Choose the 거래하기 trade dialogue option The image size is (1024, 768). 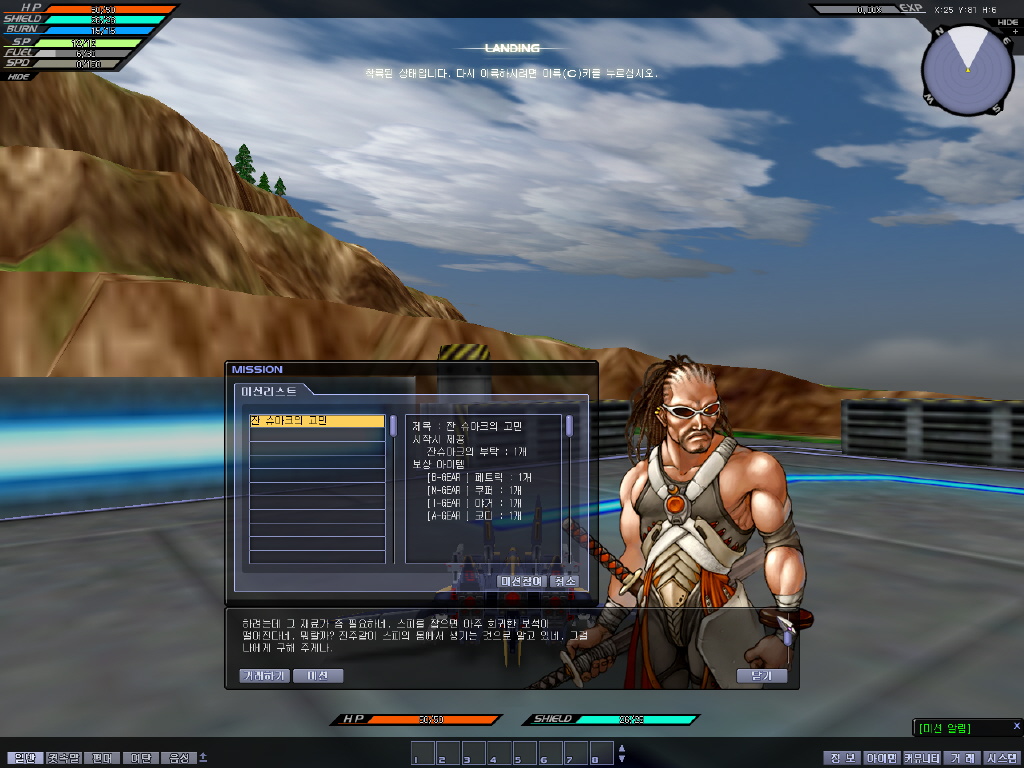264,676
